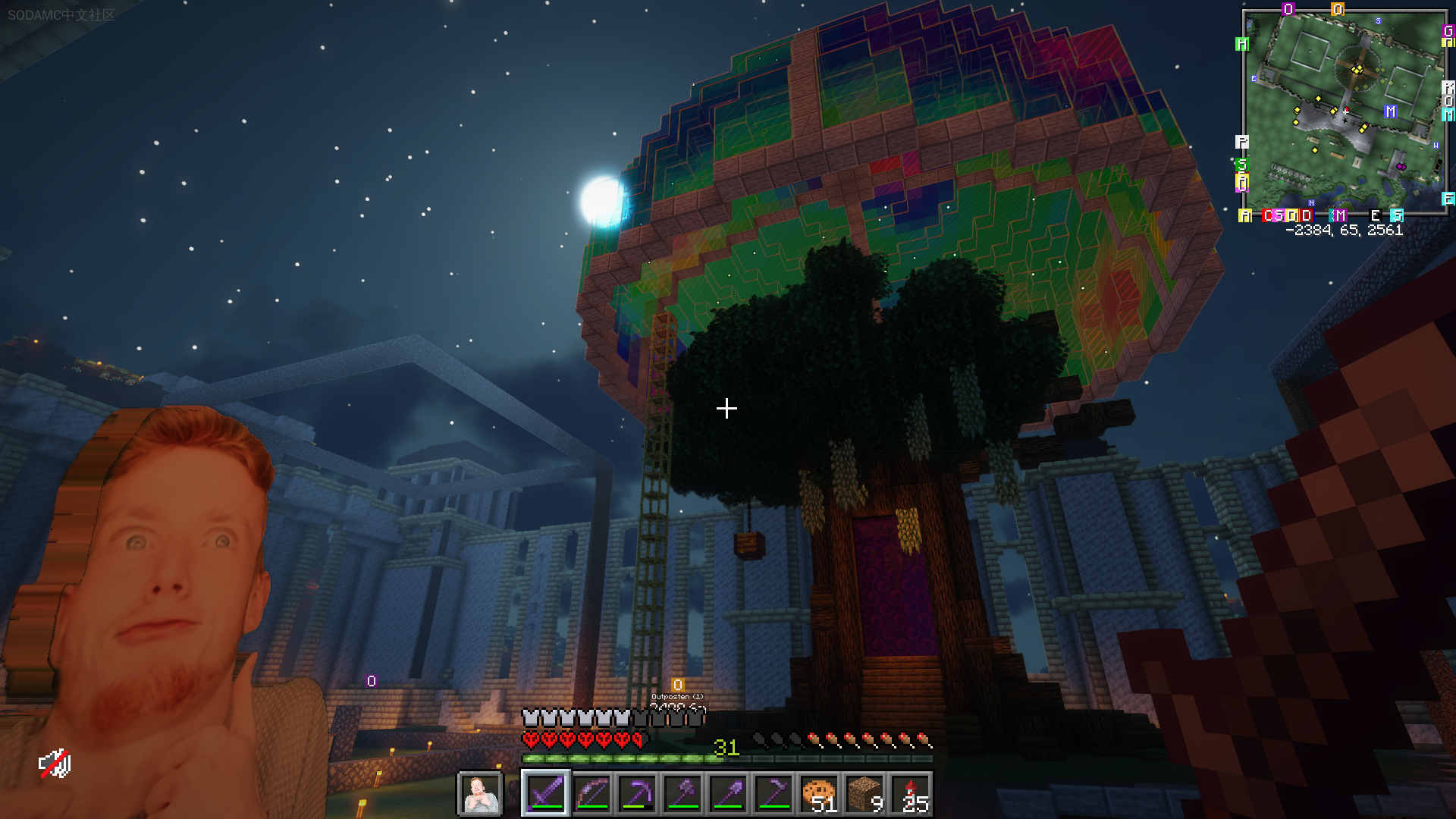
Task: Select the cyan F waypoint marker
Action: pyautogui.click(x=1448, y=199)
